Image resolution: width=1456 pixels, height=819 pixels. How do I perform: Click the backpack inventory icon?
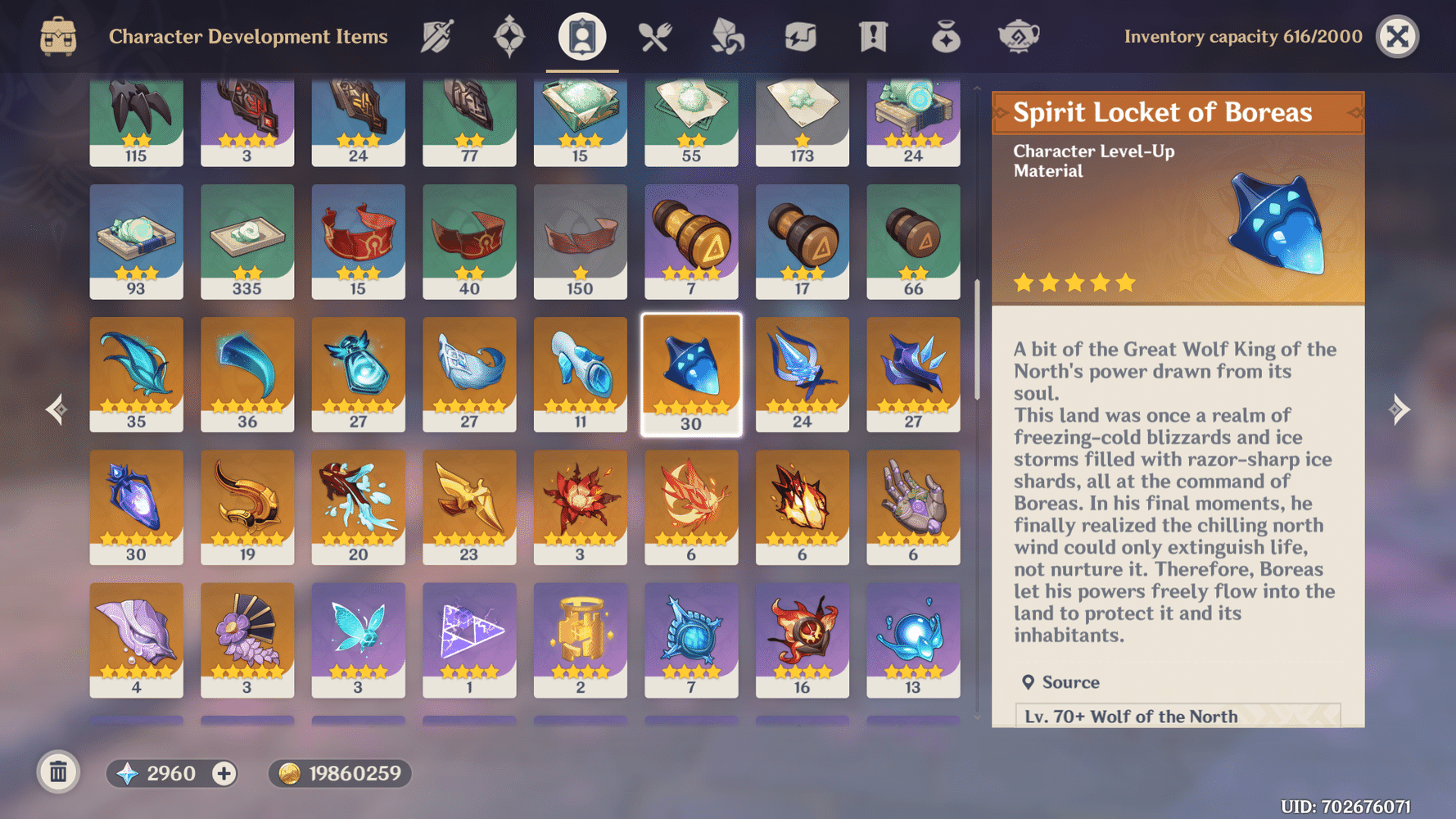(57, 37)
